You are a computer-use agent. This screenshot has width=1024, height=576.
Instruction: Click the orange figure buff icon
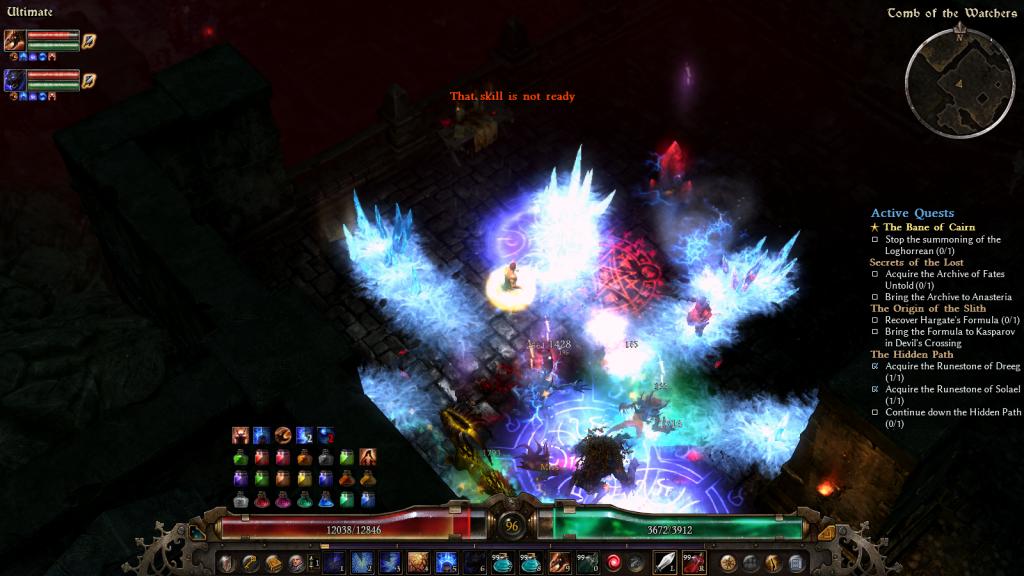[240, 435]
